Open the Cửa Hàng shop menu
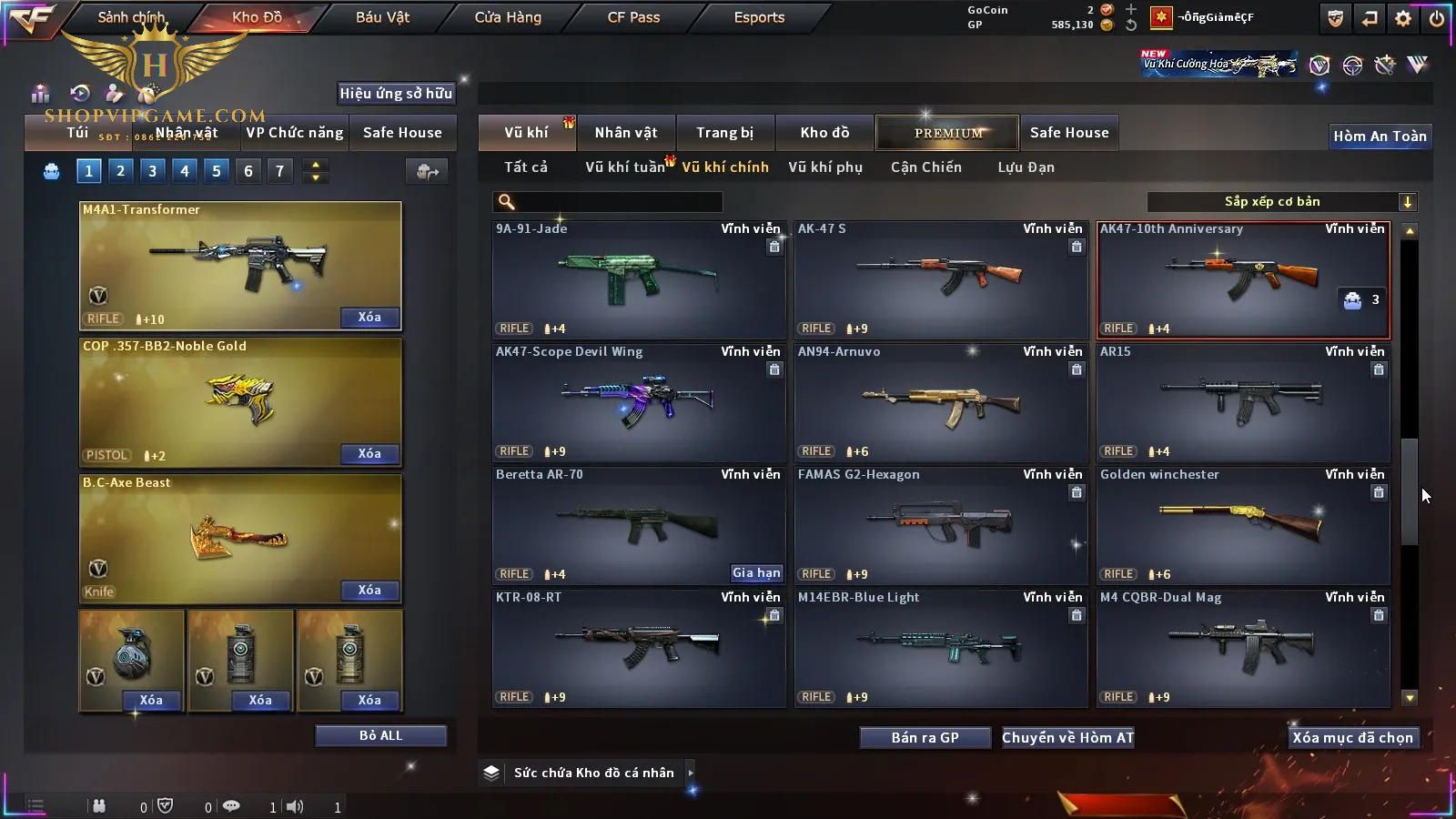The height and width of the screenshot is (819, 1456). click(508, 17)
